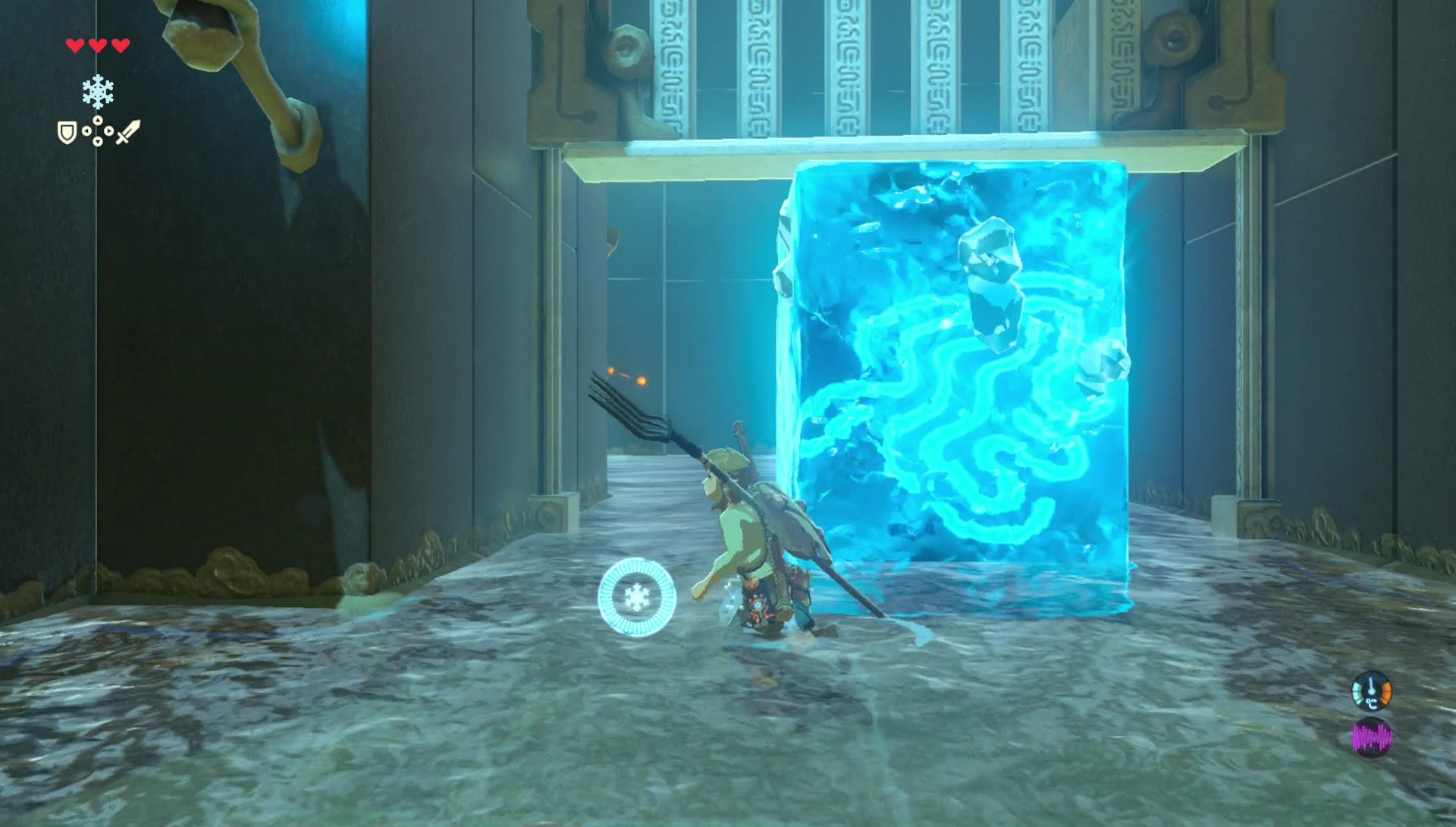Click the third heart of Link's health meter
This screenshot has width=1456, height=827.
tap(121, 46)
